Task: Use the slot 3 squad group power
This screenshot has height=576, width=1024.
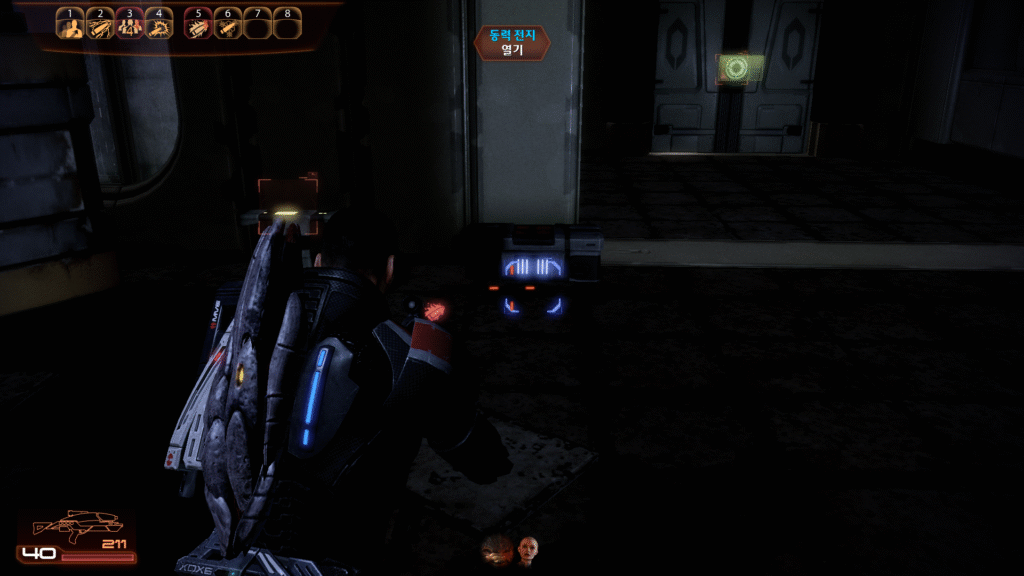Action: (x=130, y=28)
